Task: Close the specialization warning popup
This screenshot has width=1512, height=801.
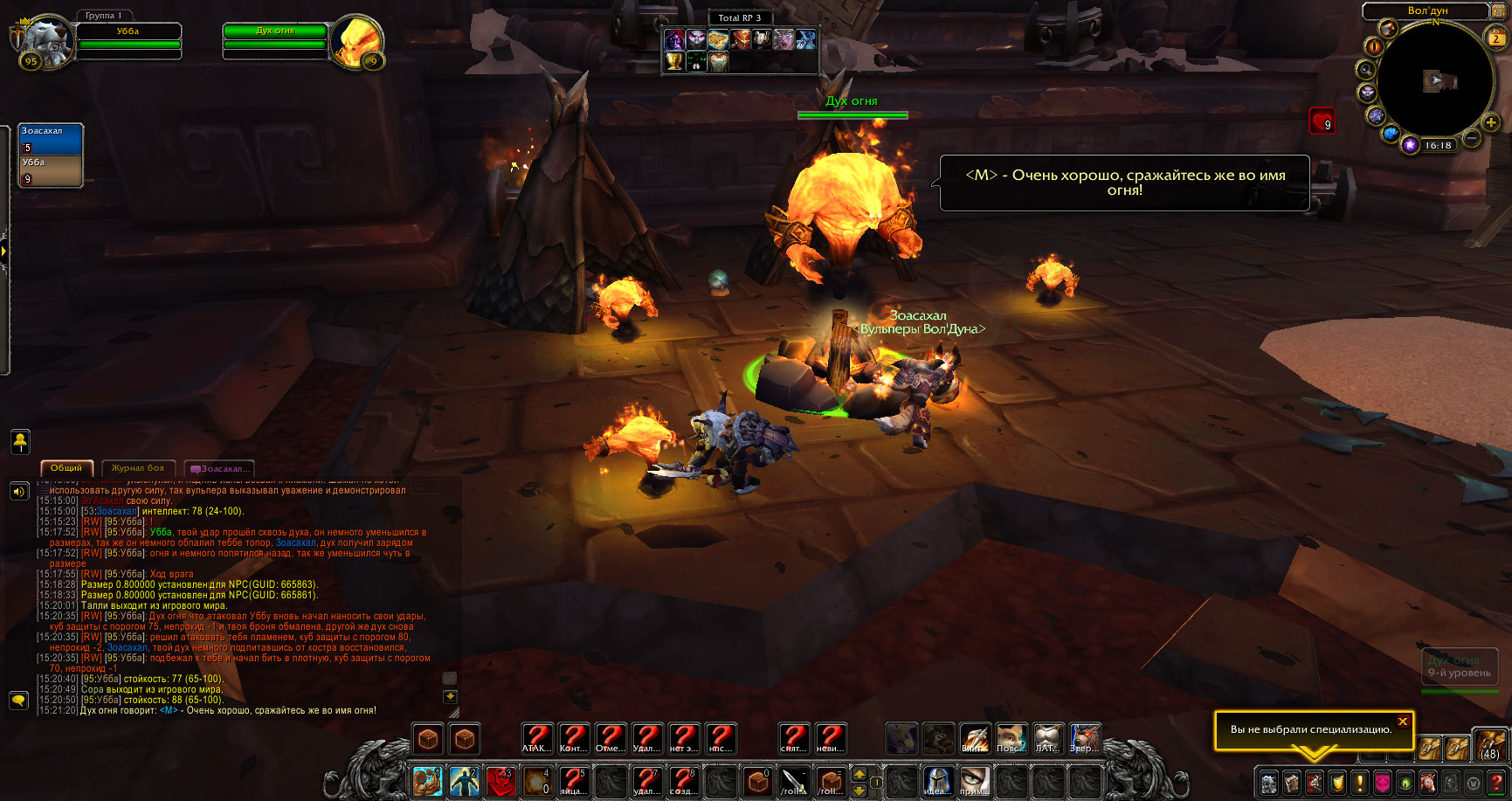Action: tap(1402, 722)
